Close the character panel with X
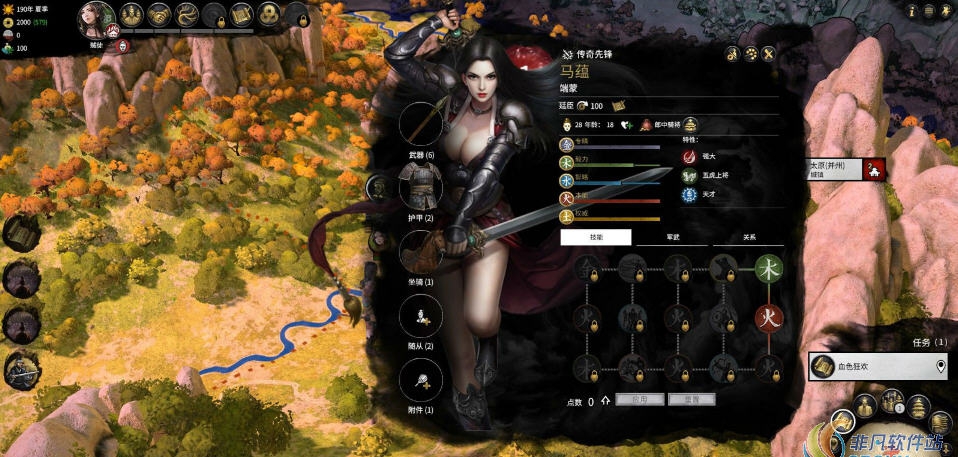Viewport: 958px width, 457px height. (x=768, y=53)
